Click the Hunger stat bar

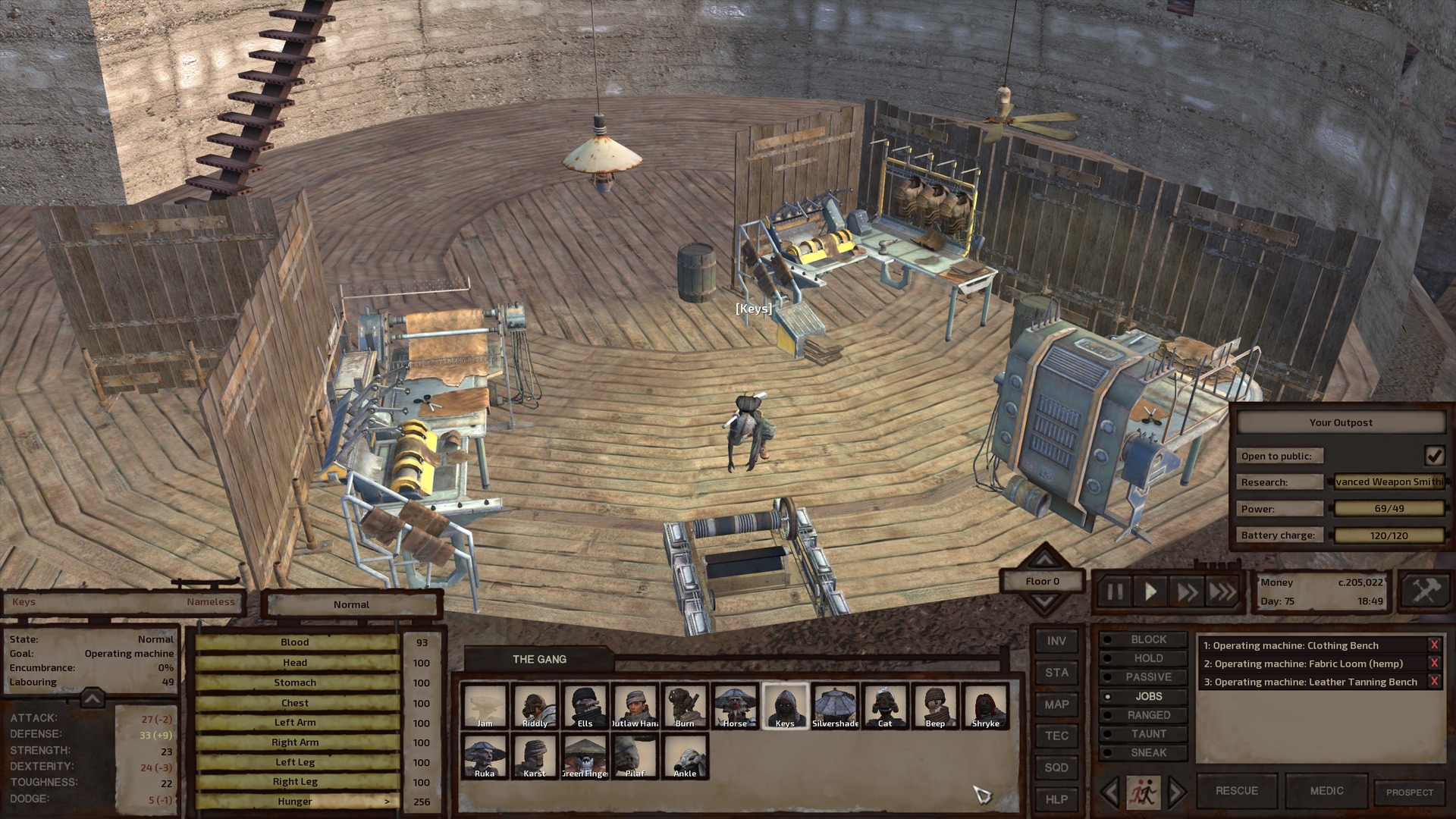pyautogui.click(x=296, y=801)
